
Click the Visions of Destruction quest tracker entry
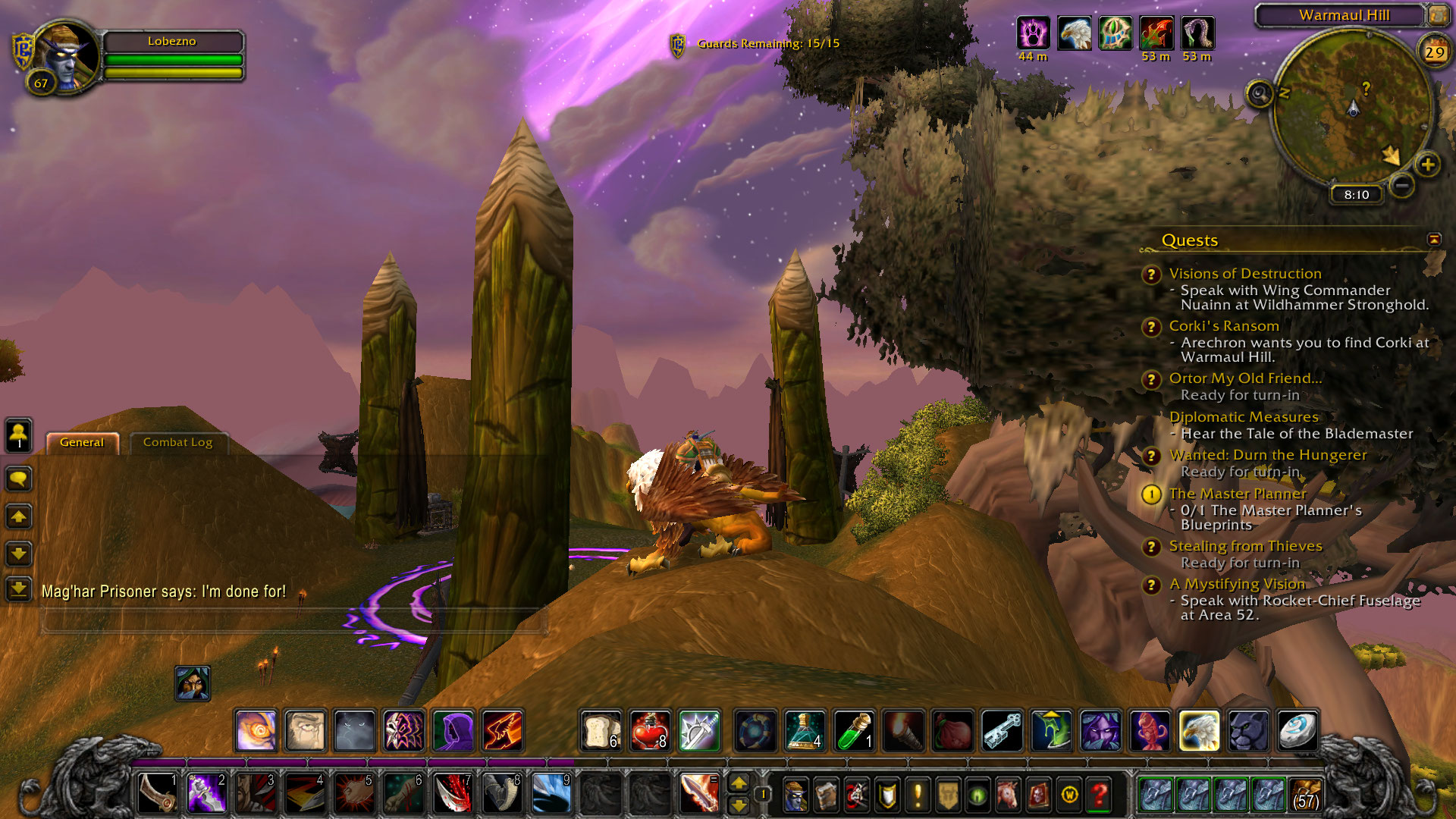(1244, 274)
